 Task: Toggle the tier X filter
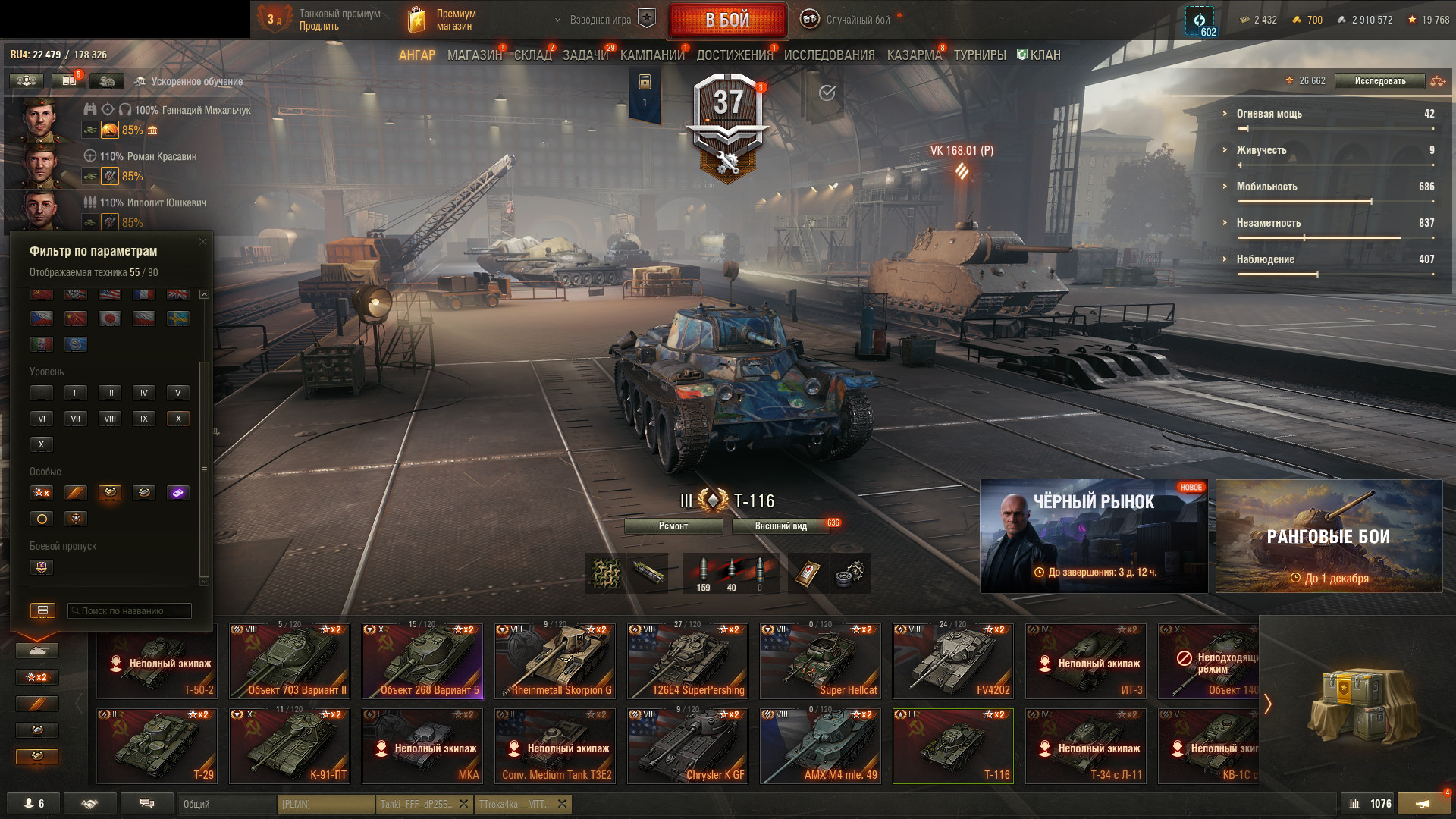pyautogui.click(x=178, y=419)
